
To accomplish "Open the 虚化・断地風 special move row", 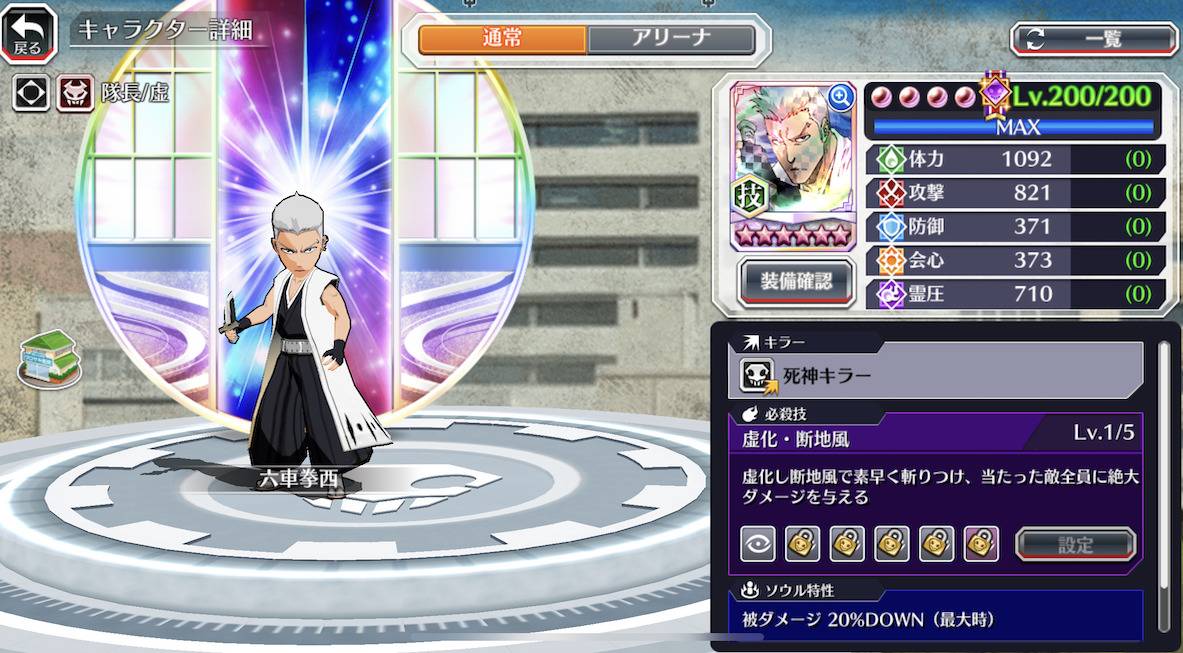I will pyautogui.click(x=936, y=436).
